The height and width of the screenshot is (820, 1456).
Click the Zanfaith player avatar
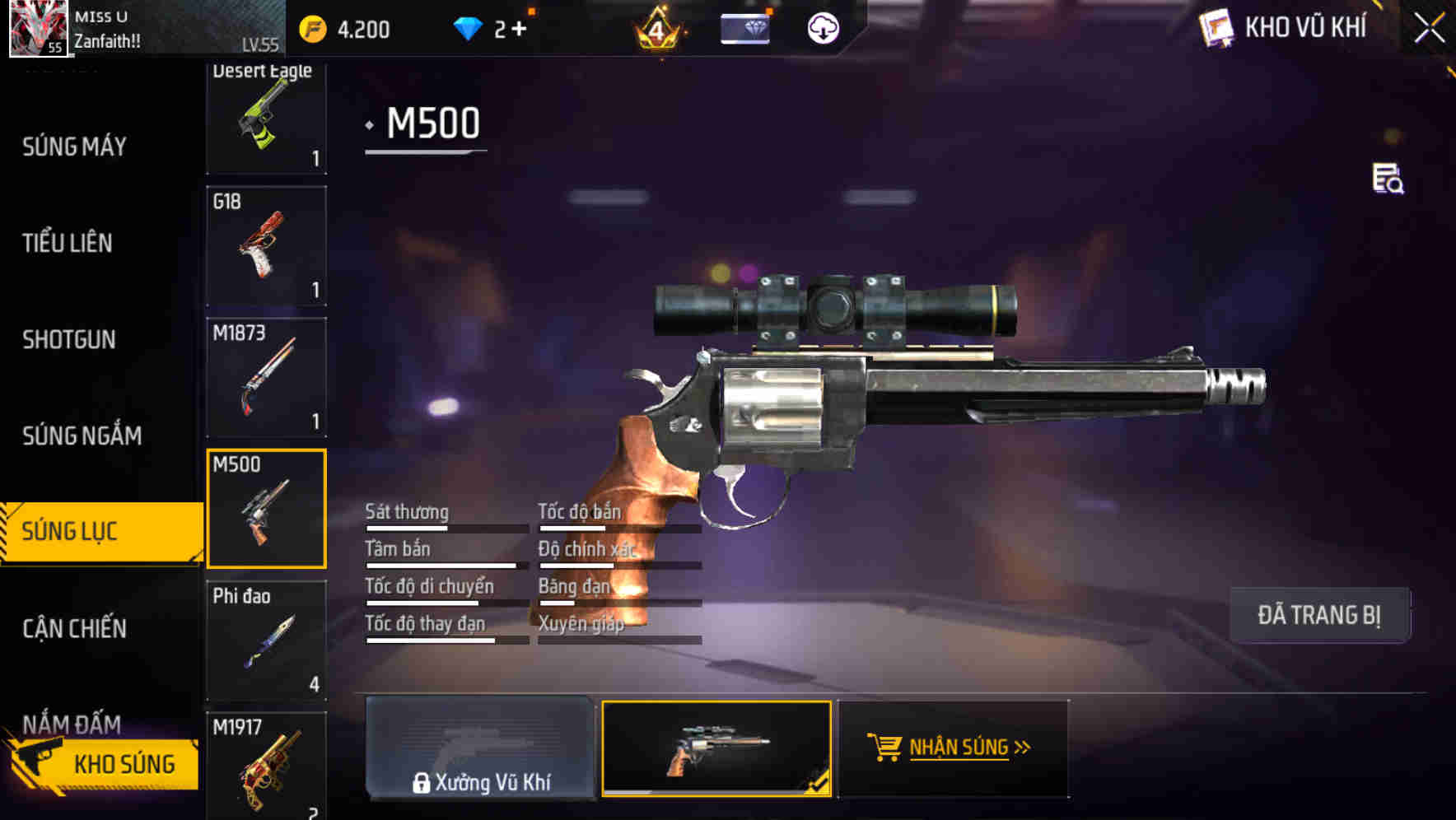[x=37, y=29]
